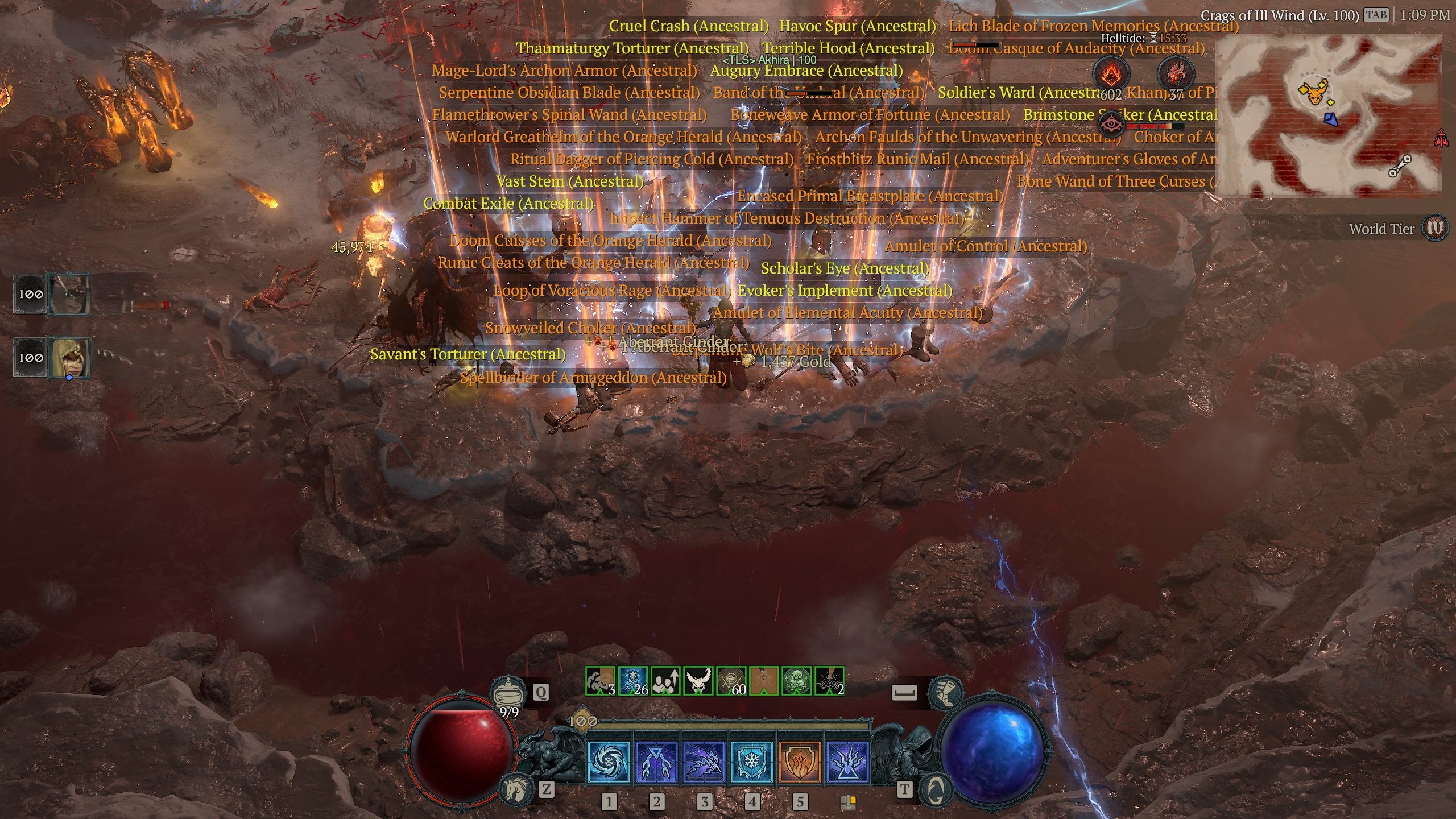The height and width of the screenshot is (819, 1456).
Task: Cast the Unstable Currents lightning skill
Action: click(847, 762)
